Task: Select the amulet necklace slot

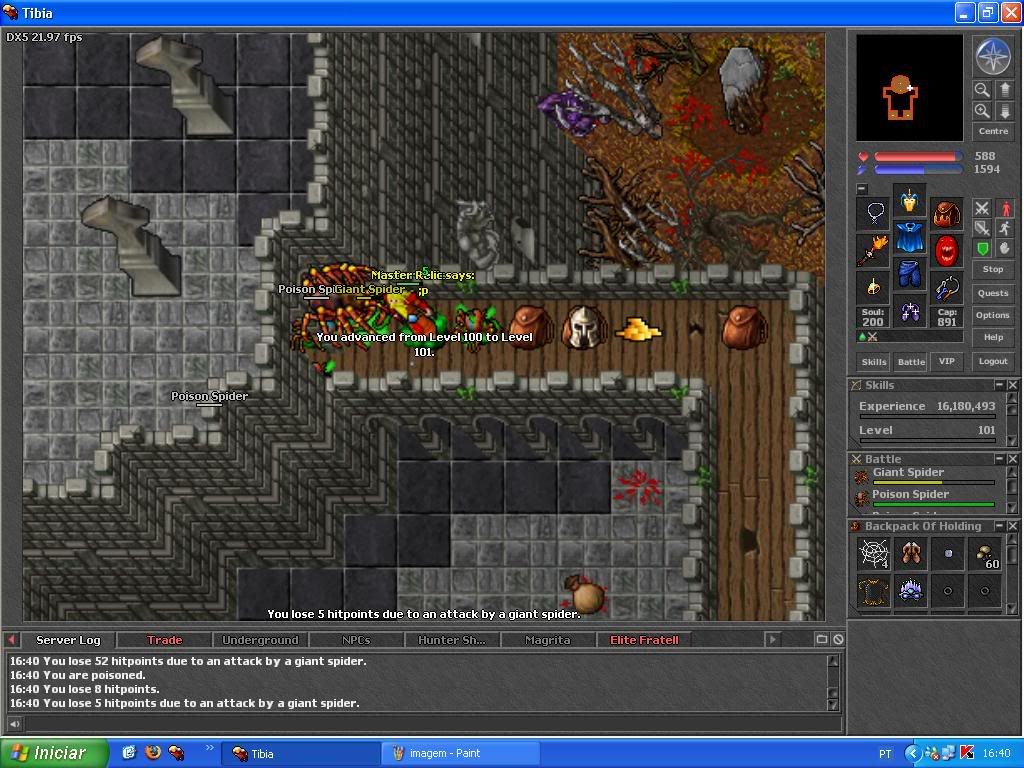Action: click(x=873, y=213)
